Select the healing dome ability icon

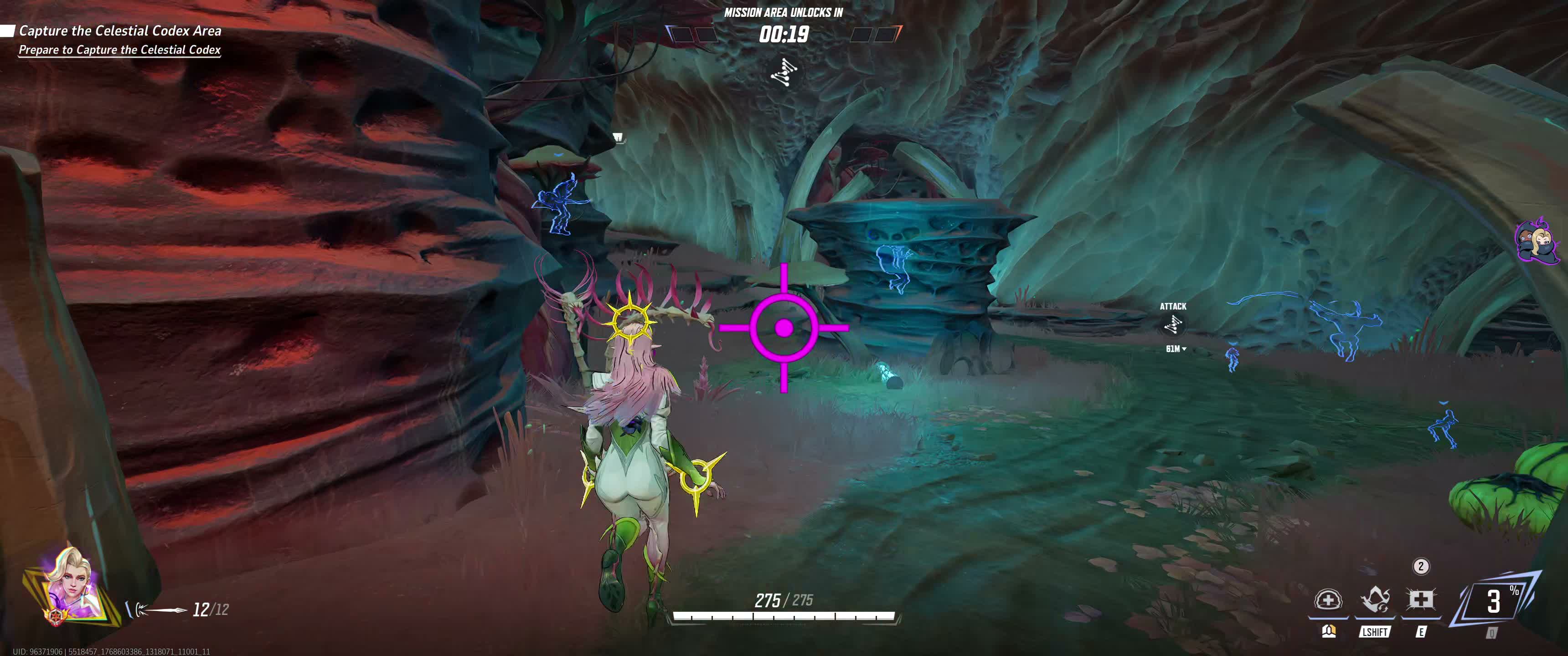(1328, 600)
